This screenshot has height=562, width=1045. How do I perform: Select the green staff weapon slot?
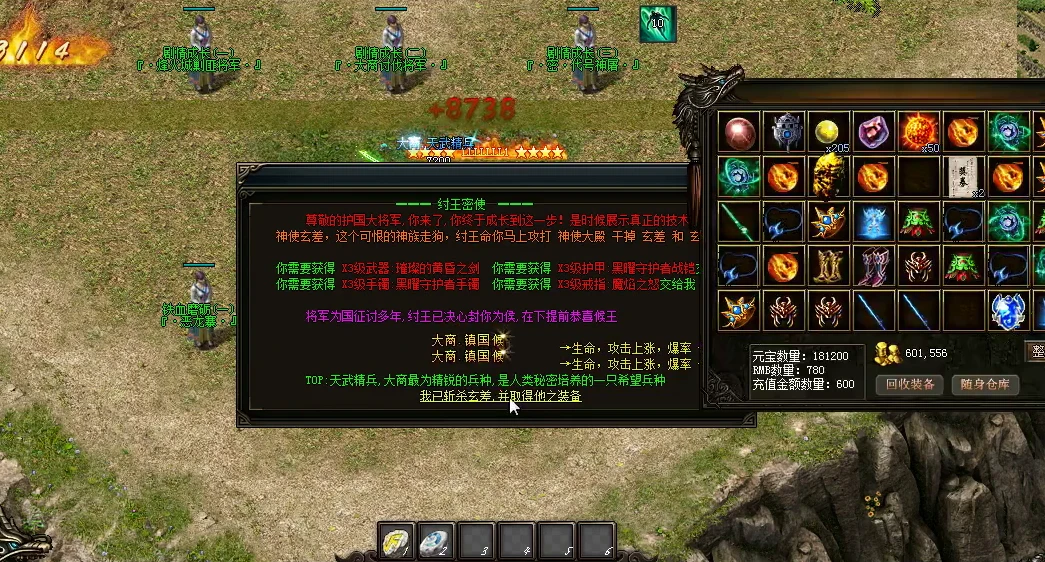(x=740, y=221)
